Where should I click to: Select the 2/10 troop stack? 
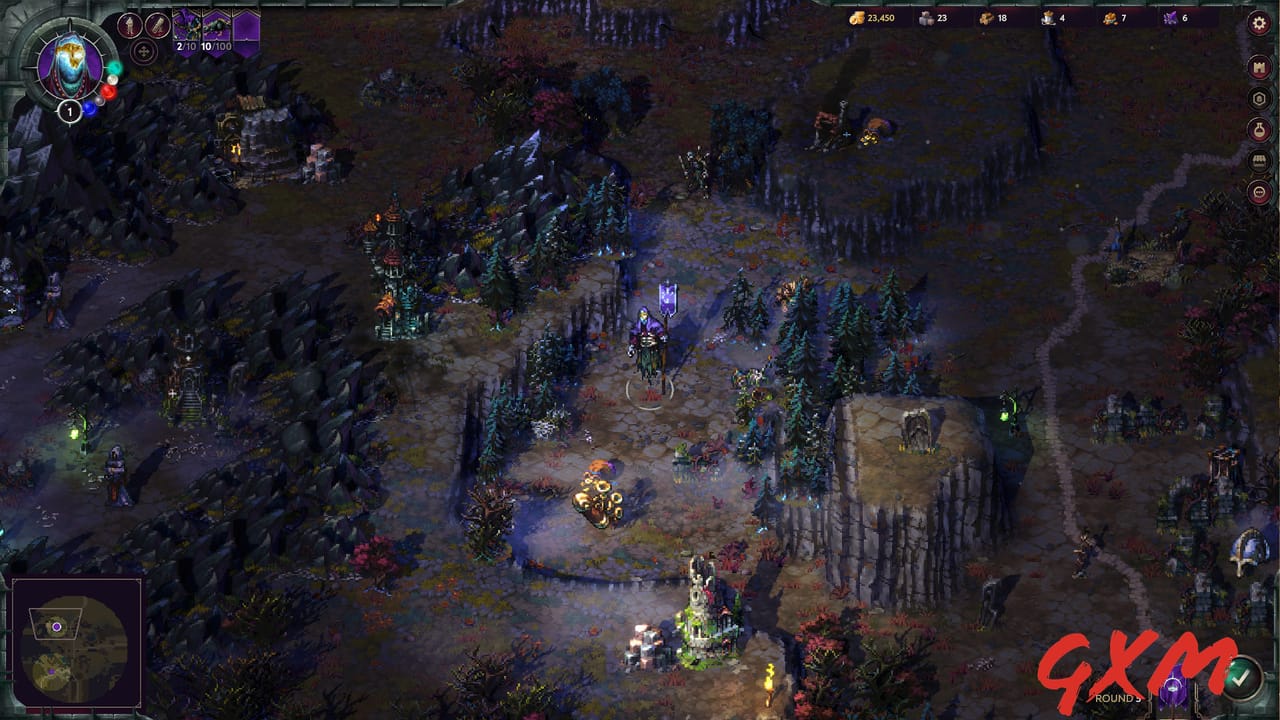(x=187, y=24)
